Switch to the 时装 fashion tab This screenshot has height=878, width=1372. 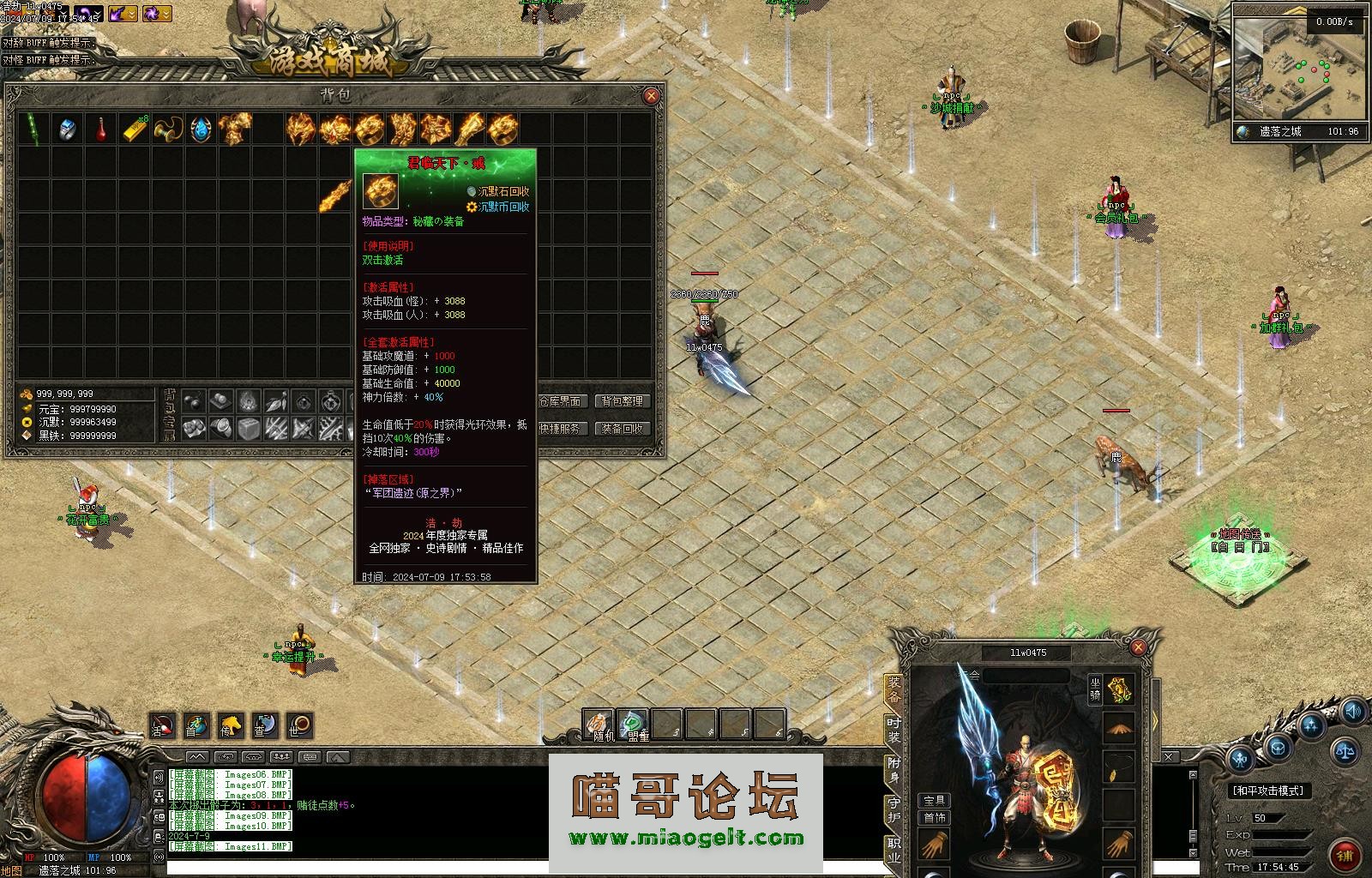tap(894, 730)
